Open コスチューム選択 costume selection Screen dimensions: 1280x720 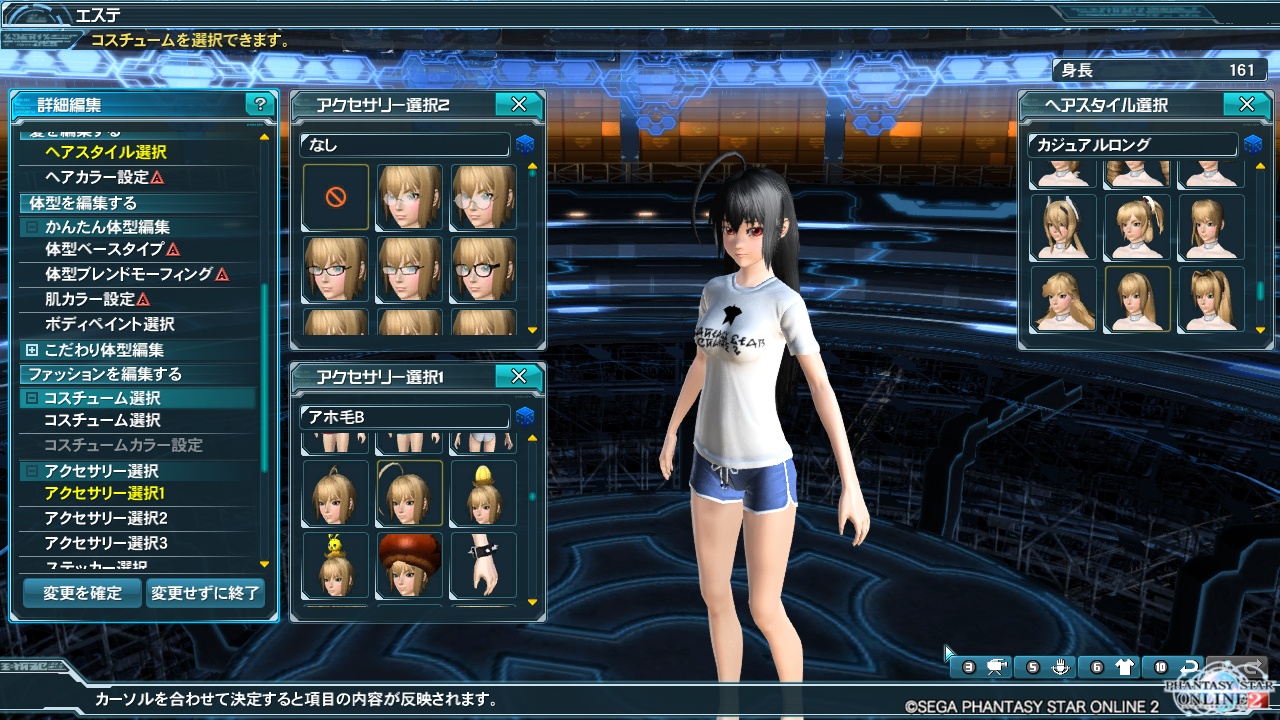click(102, 420)
